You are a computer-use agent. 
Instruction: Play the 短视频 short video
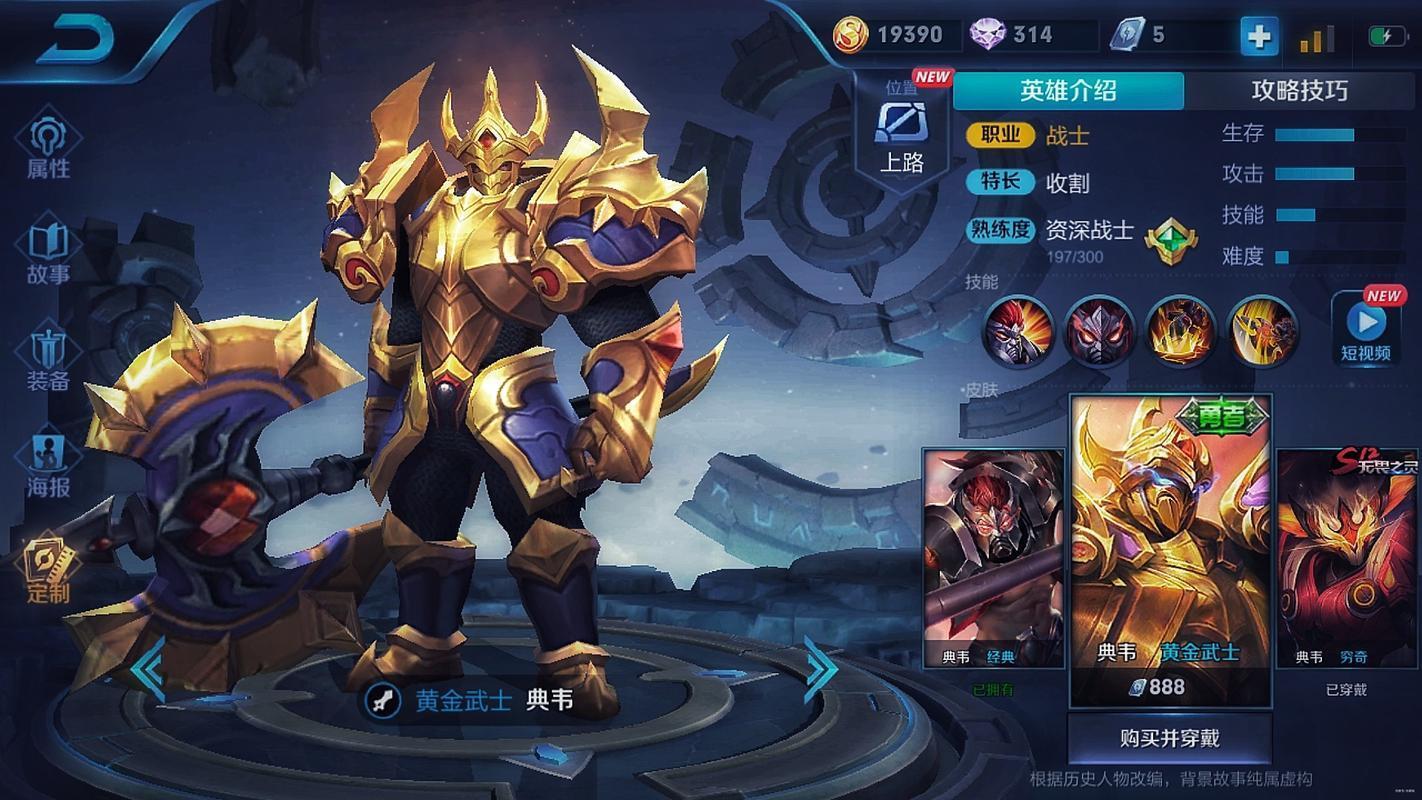coord(1366,330)
